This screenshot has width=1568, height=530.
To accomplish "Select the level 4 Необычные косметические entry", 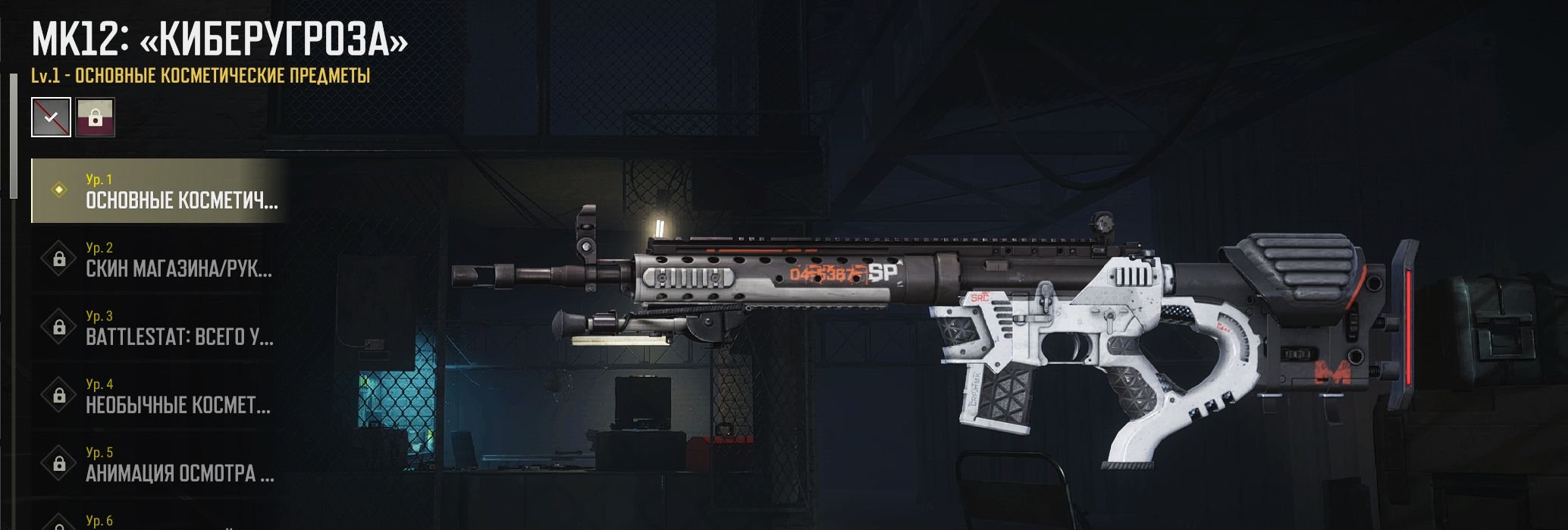I will click(159, 396).
